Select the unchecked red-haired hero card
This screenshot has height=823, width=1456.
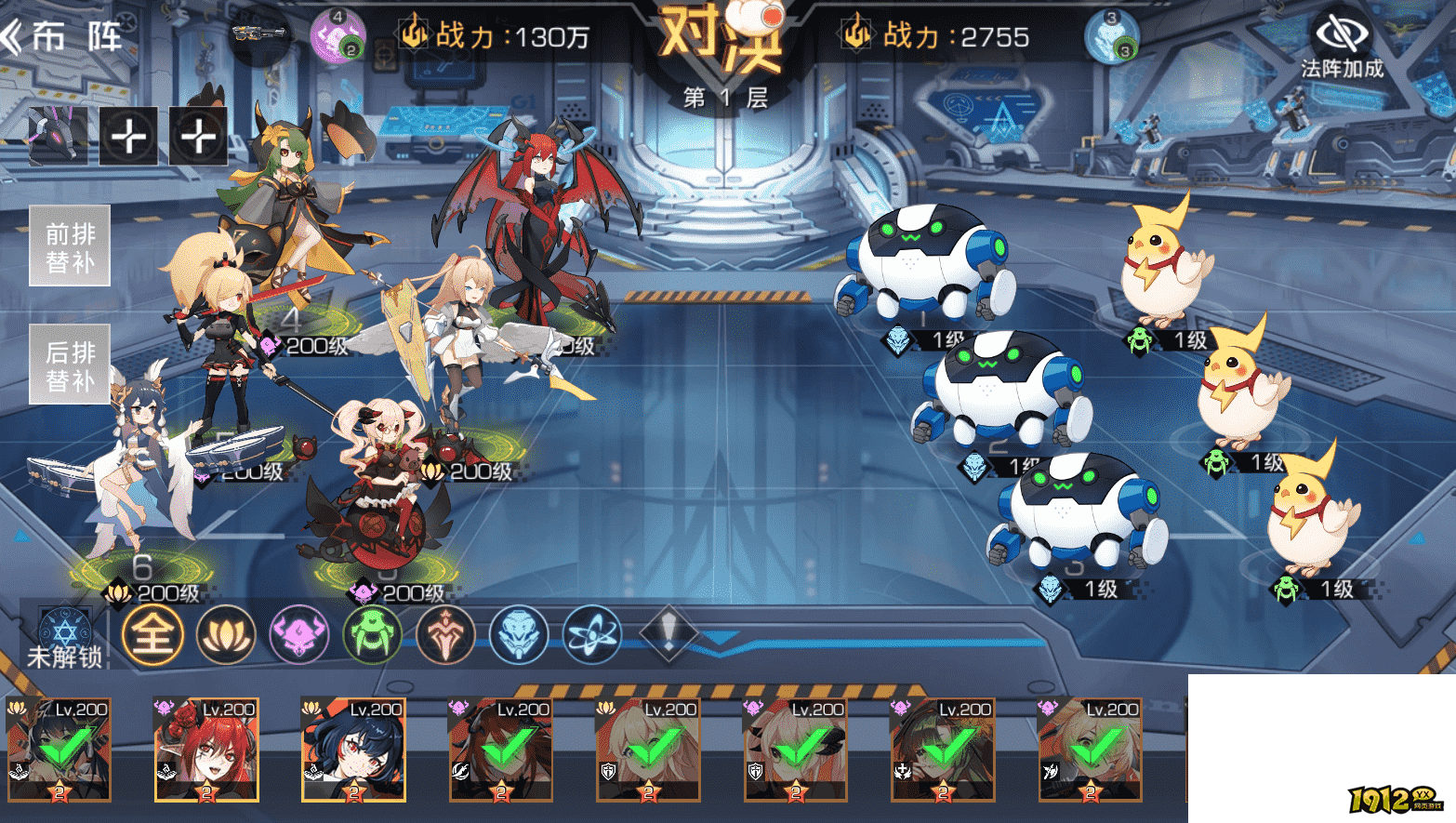click(x=206, y=750)
